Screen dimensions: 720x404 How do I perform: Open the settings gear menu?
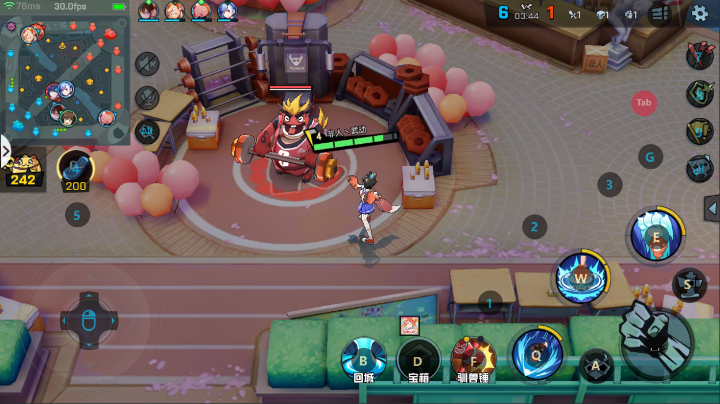[700, 13]
